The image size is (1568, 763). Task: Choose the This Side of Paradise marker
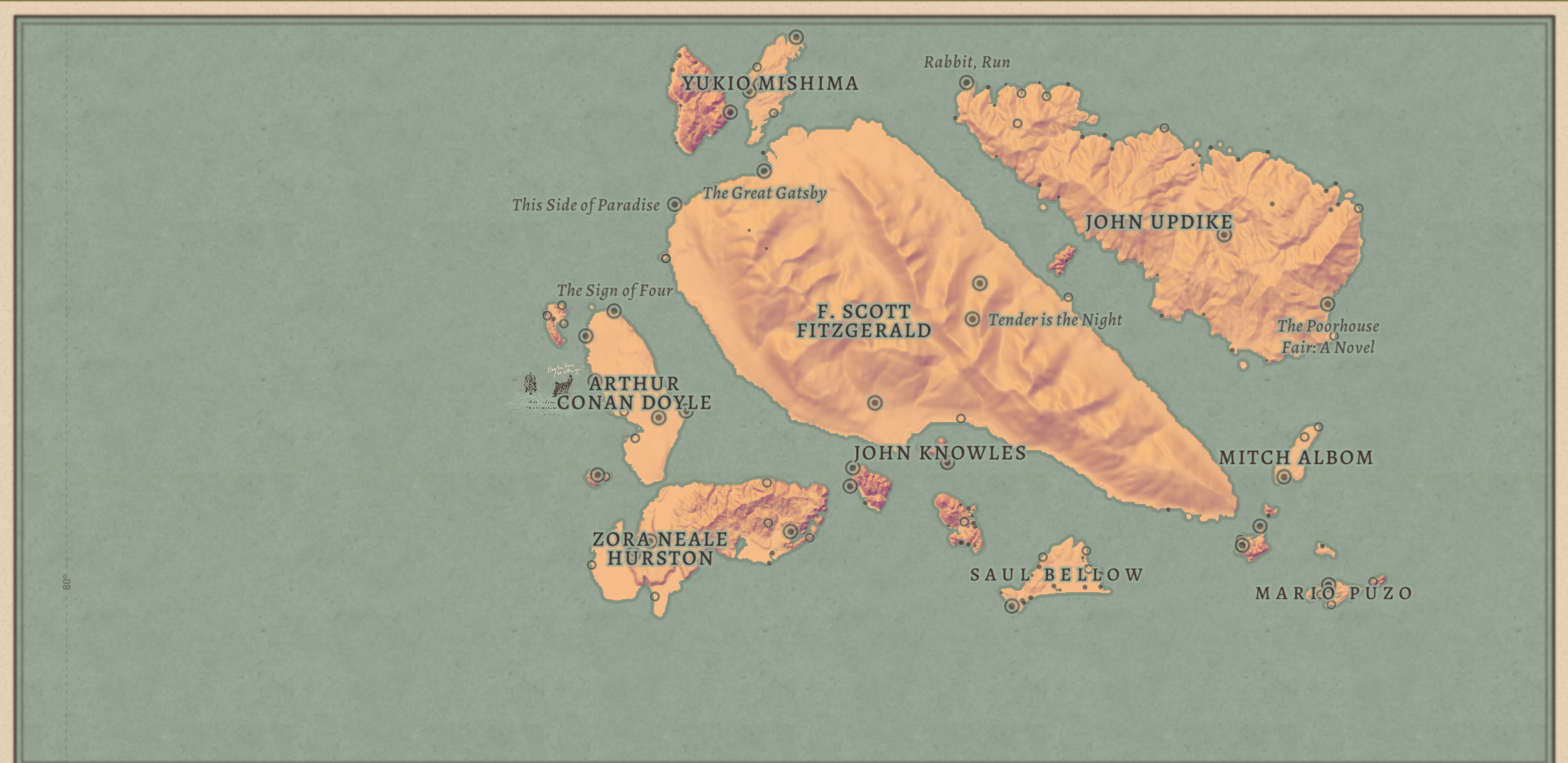point(674,204)
